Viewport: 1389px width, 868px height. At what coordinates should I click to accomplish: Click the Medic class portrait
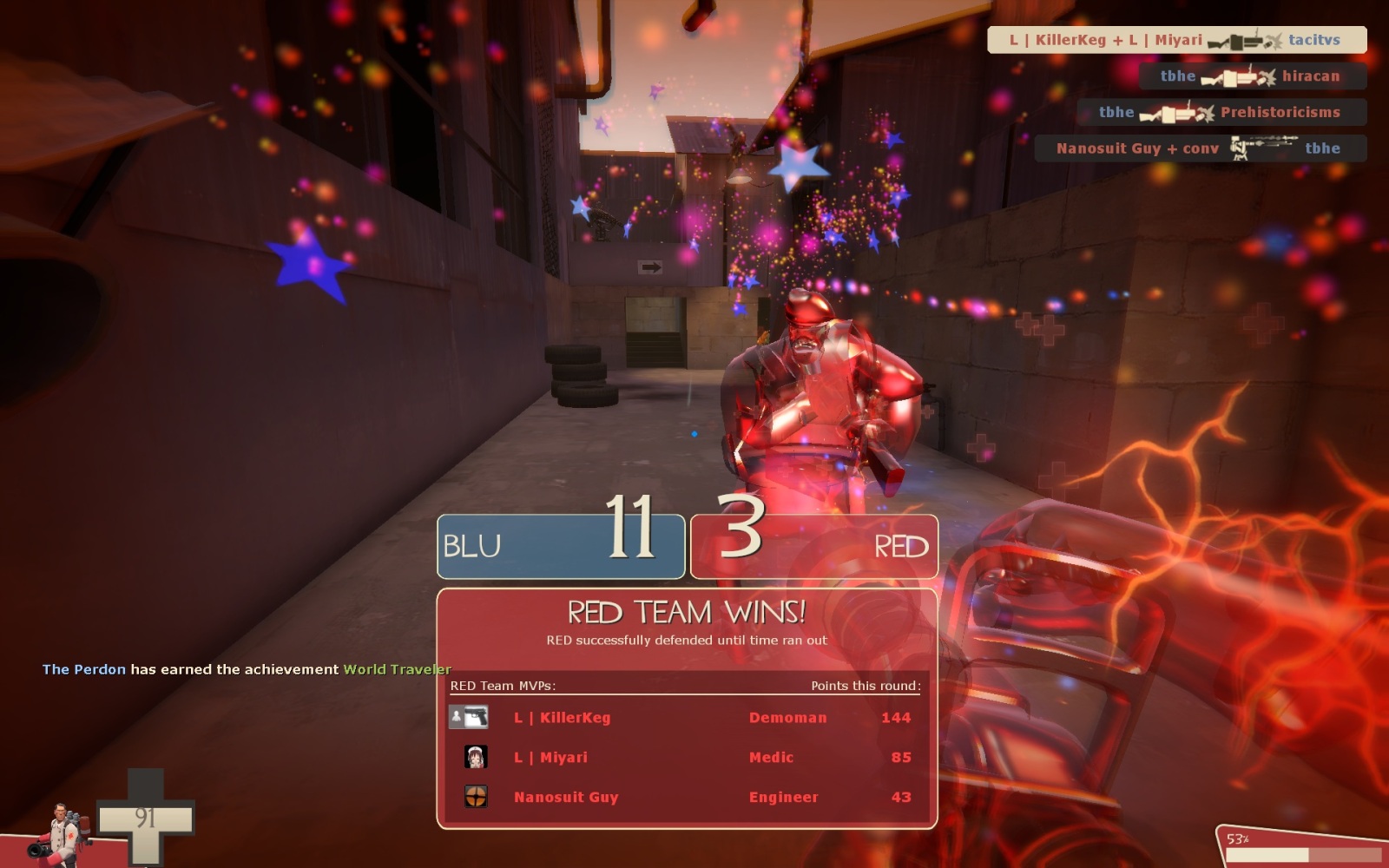click(x=59, y=833)
